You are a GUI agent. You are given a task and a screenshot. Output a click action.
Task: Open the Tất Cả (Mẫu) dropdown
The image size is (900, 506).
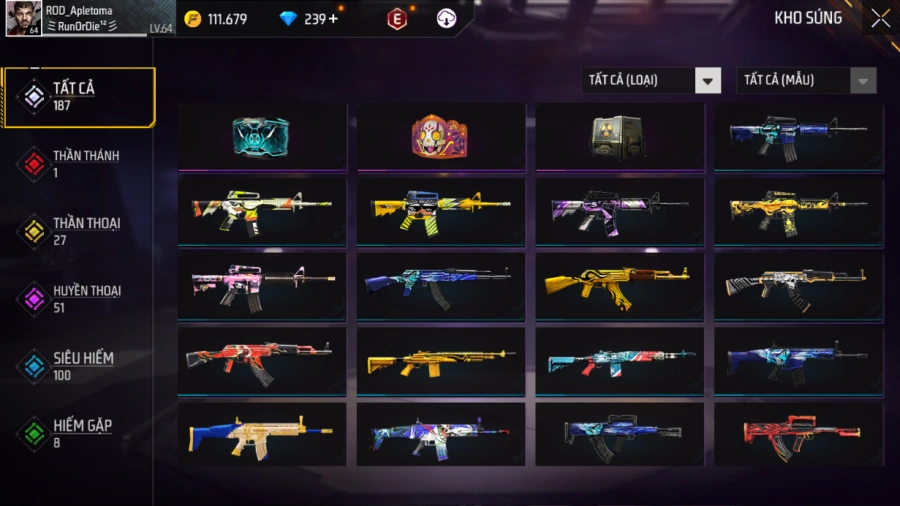click(806, 80)
